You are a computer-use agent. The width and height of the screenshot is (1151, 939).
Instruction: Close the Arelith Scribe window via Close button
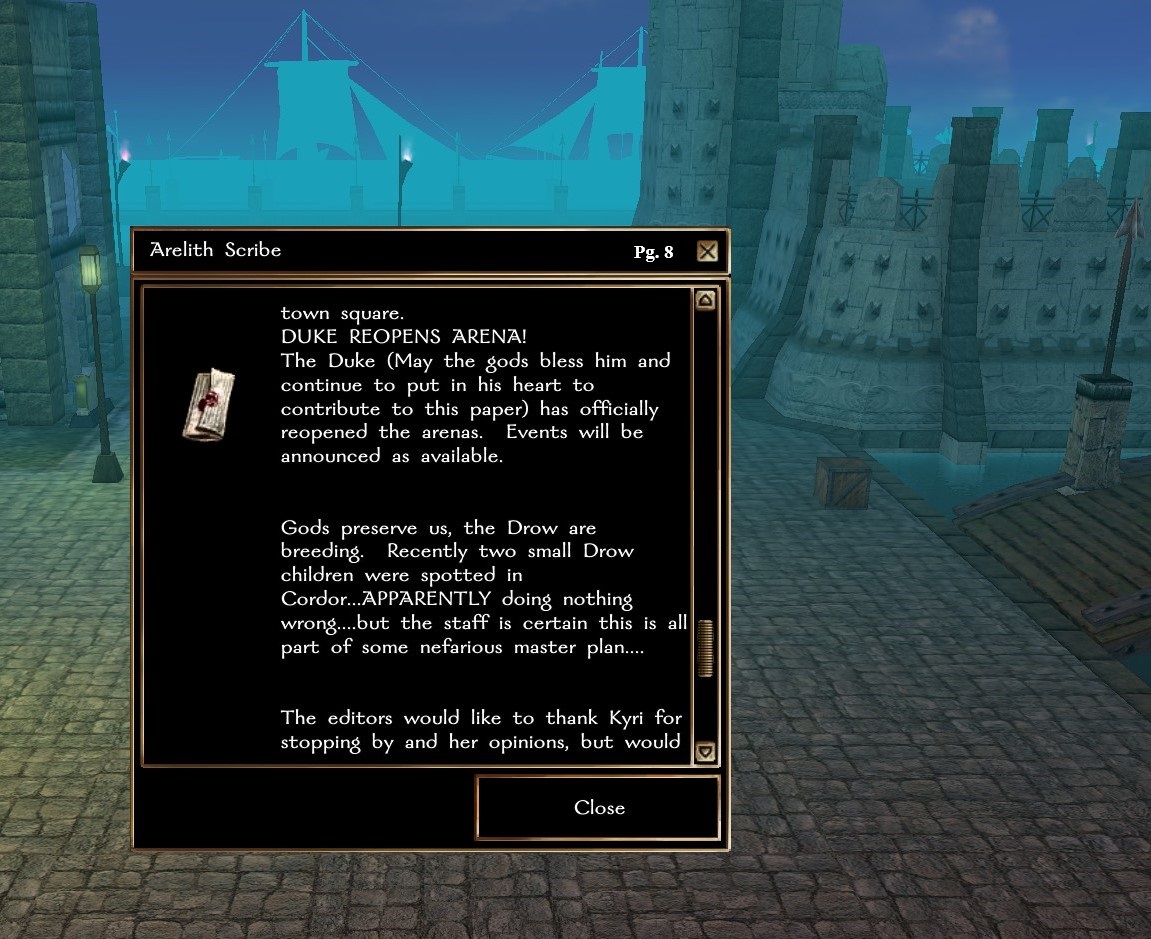coord(598,808)
